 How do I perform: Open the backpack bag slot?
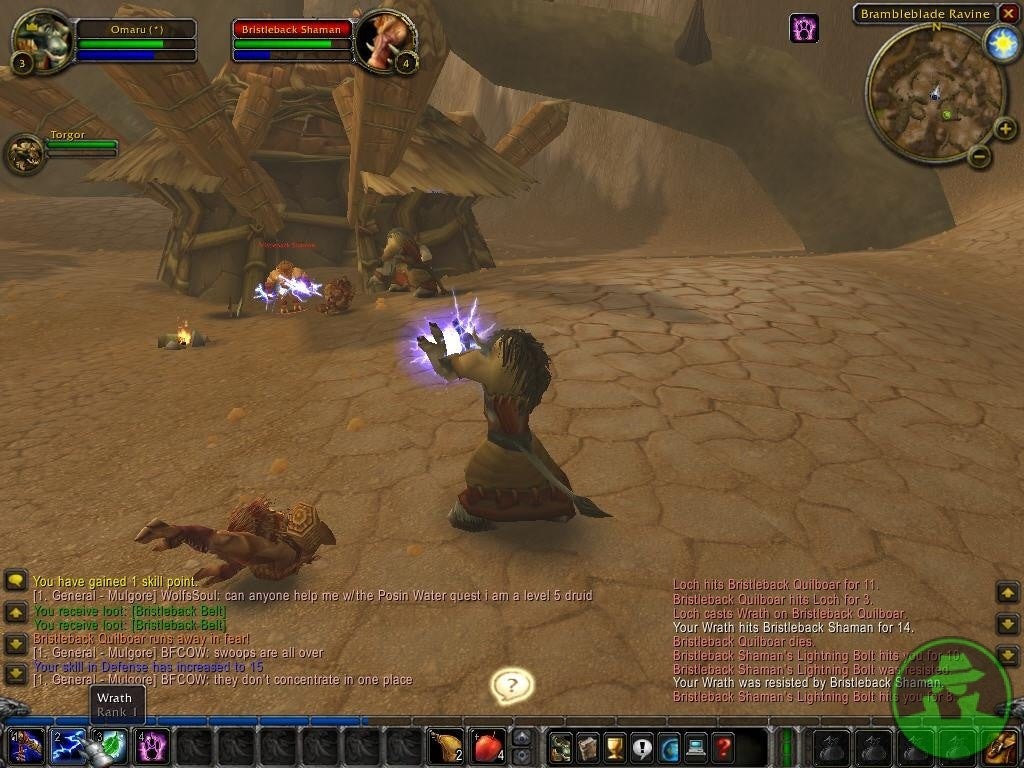(1001, 746)
